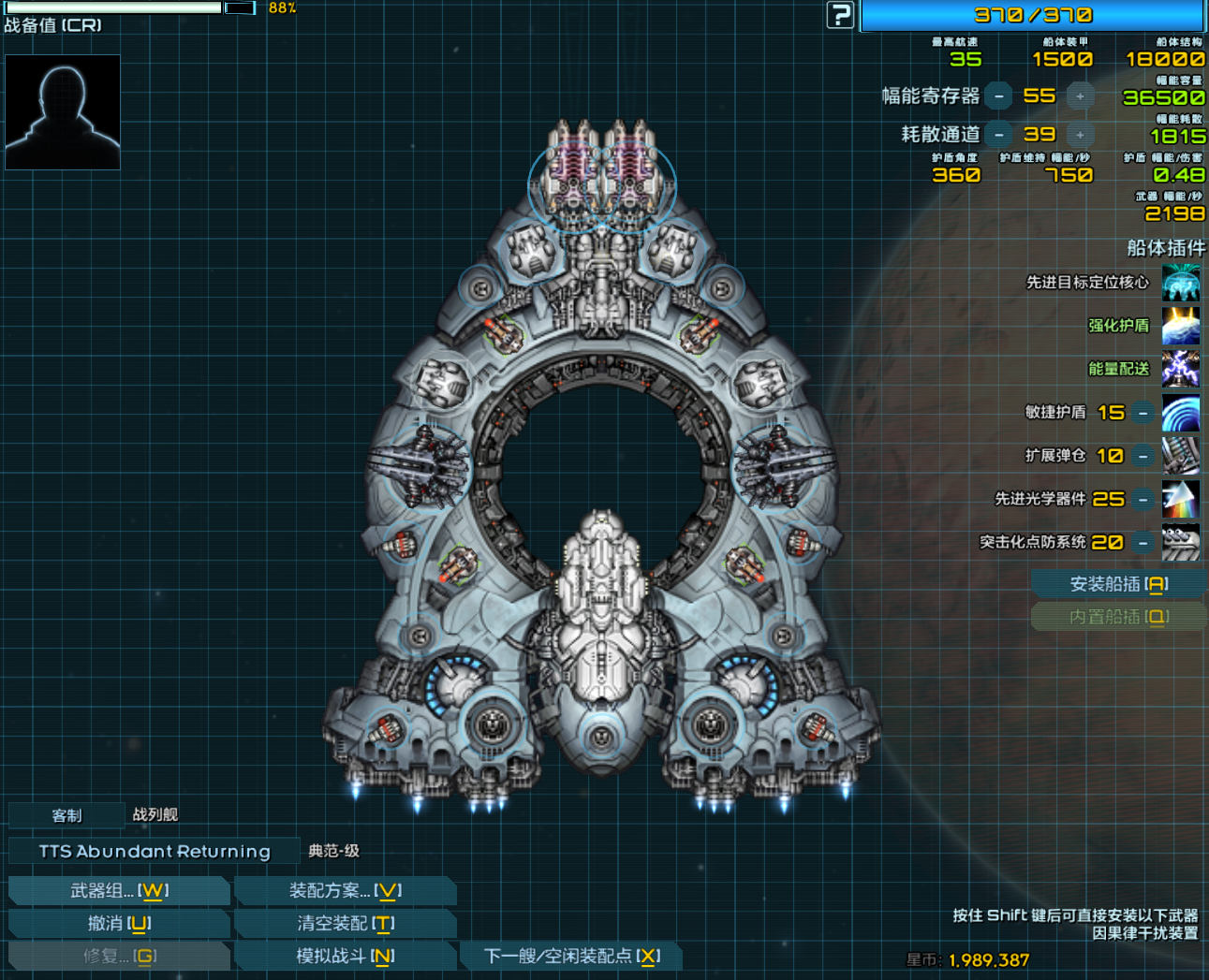
Task: Remove the 敏捷护盾 hull mod
Action: tap(1143, 413)
